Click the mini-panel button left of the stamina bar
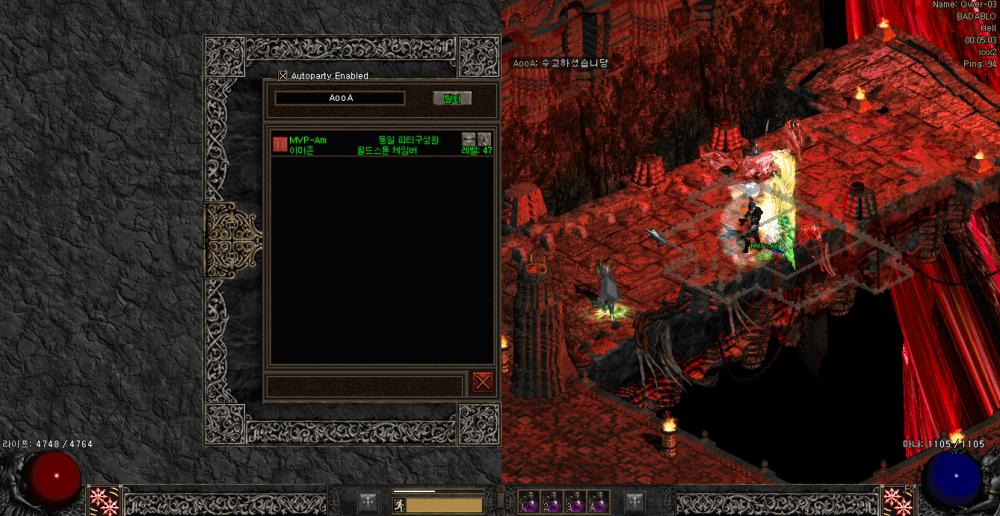1000x516 pixels. pos(368,501)
